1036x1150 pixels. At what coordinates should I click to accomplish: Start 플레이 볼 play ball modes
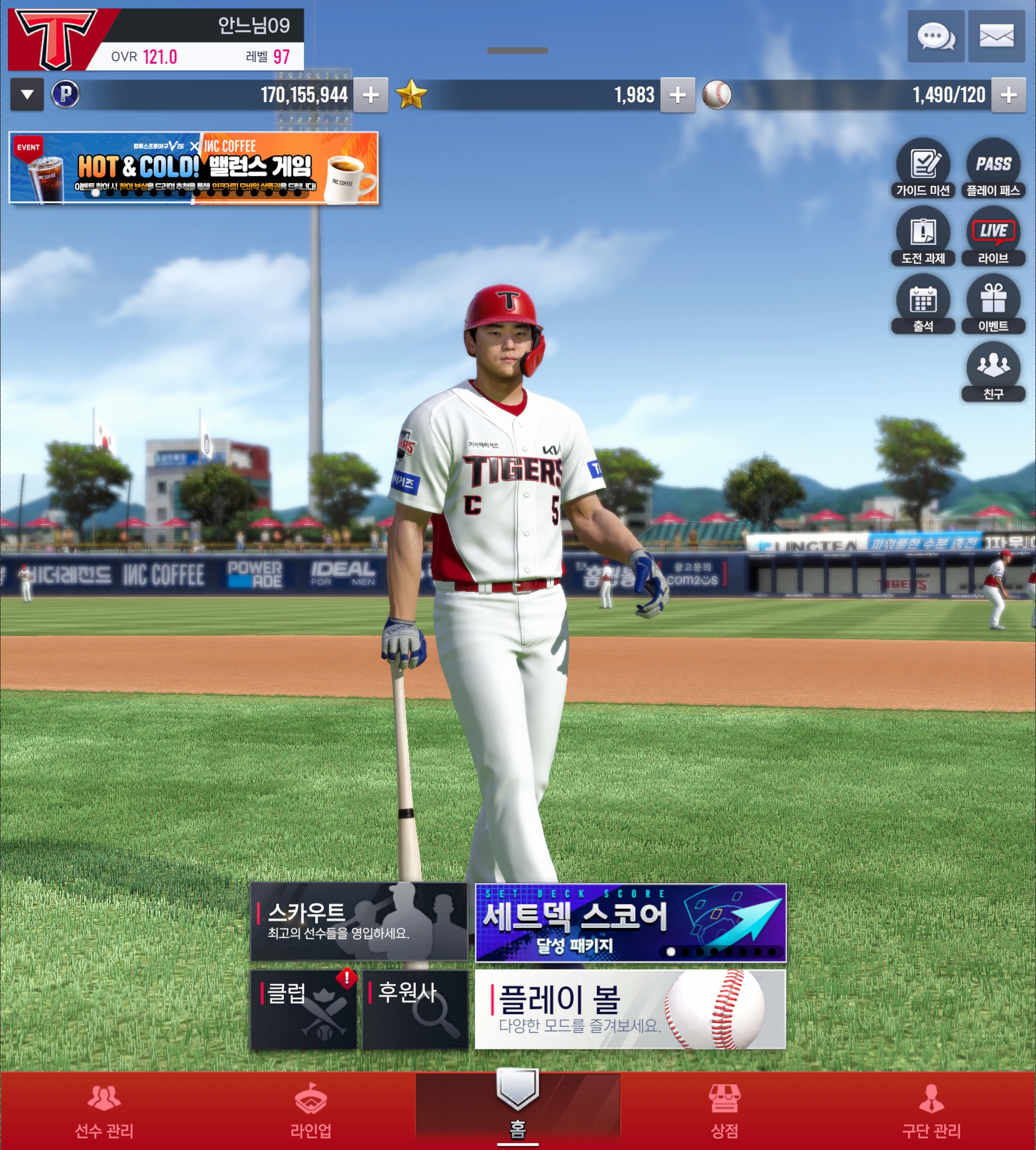[x=630, y=1009]
